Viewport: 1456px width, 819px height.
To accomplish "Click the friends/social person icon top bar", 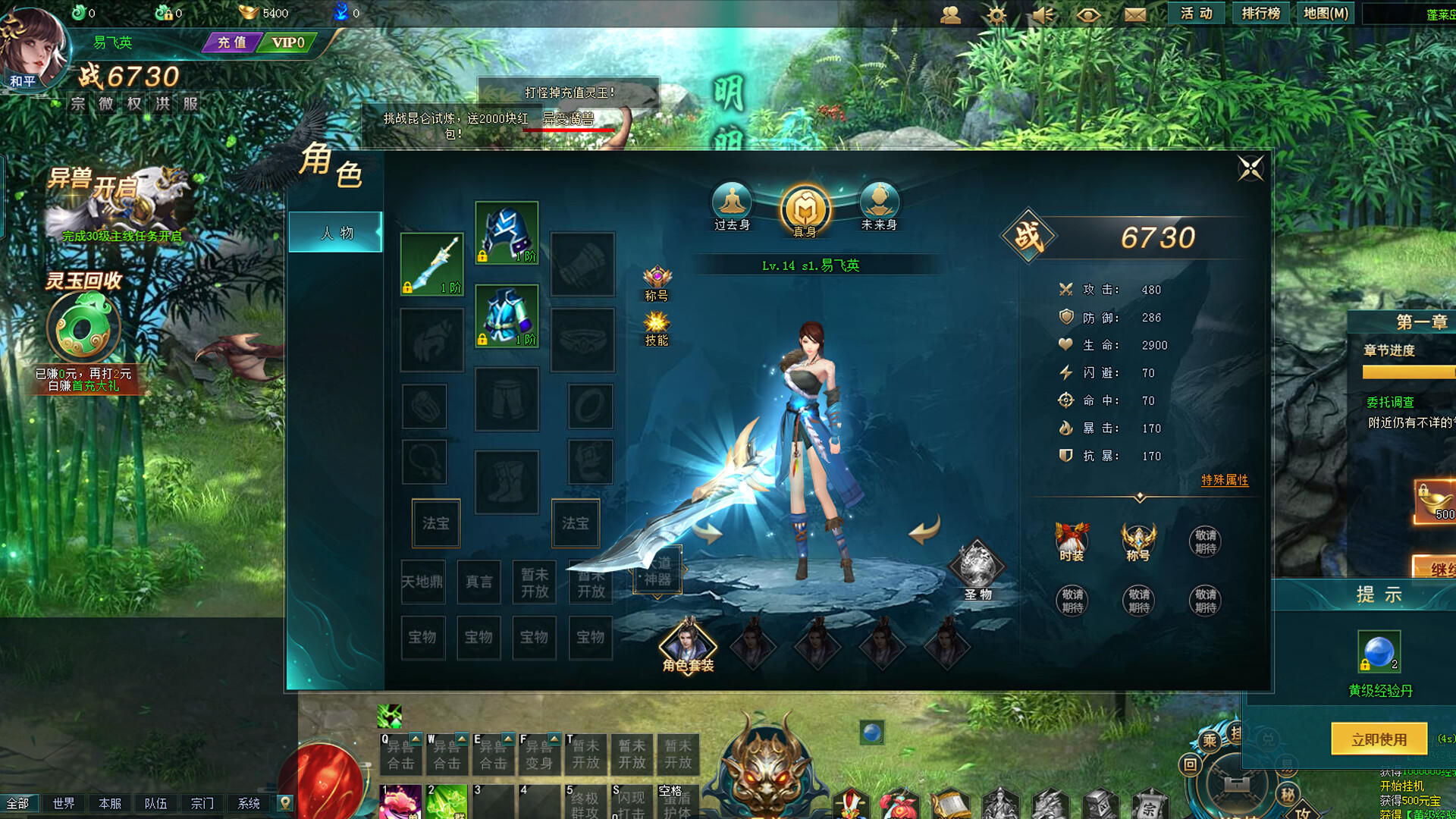I will 950,13.
